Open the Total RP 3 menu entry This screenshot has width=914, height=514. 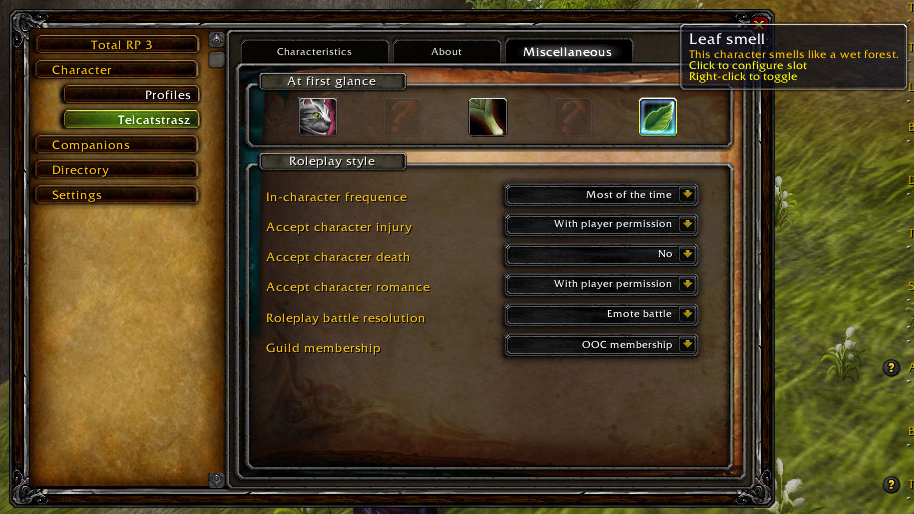[116, 45]
